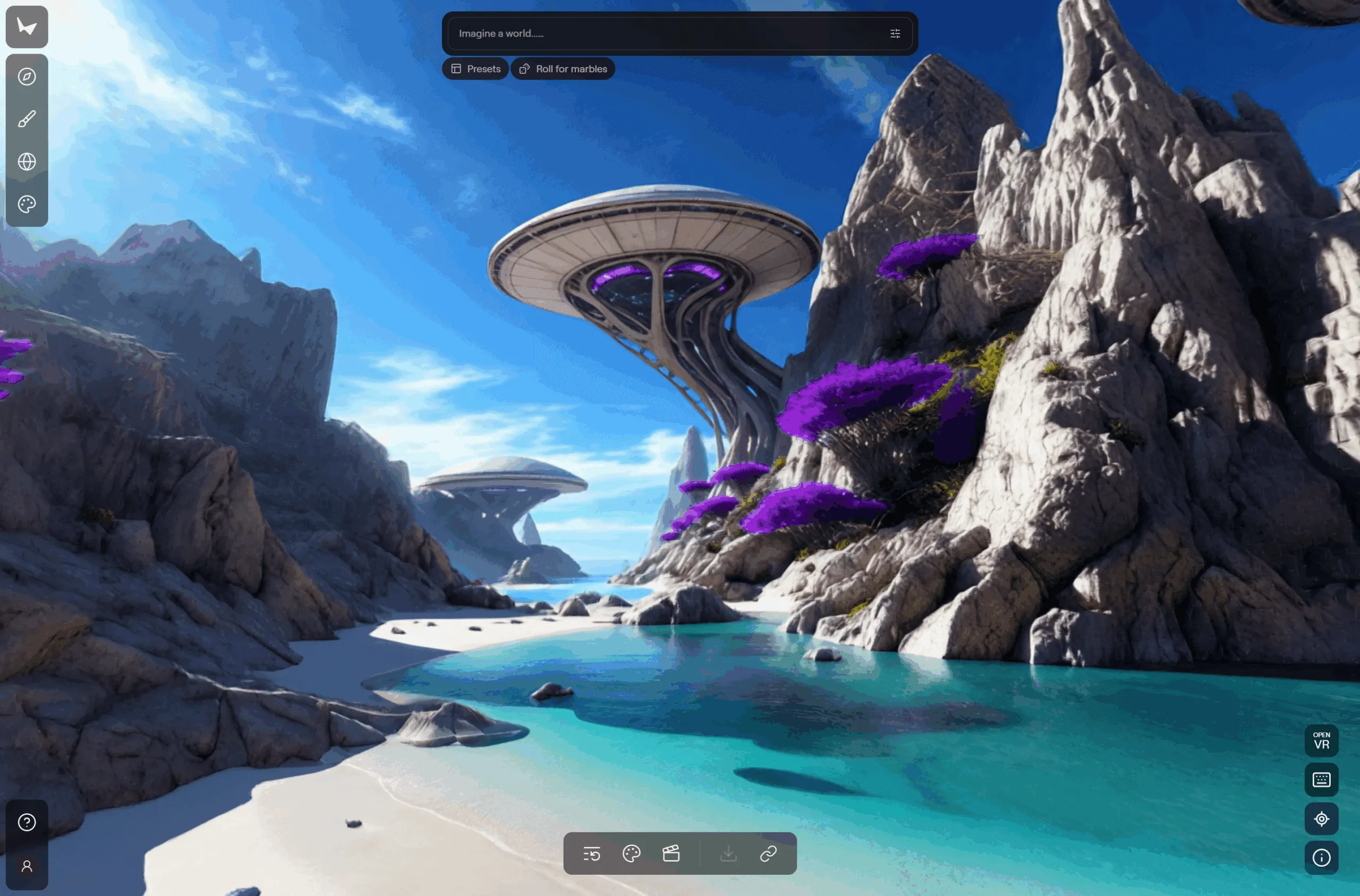The width and height of the screenshot is (1360, 896).
Task: Select the palette icon in bottom toolbar
Action: pyautogui.click(x=632, y=854)
